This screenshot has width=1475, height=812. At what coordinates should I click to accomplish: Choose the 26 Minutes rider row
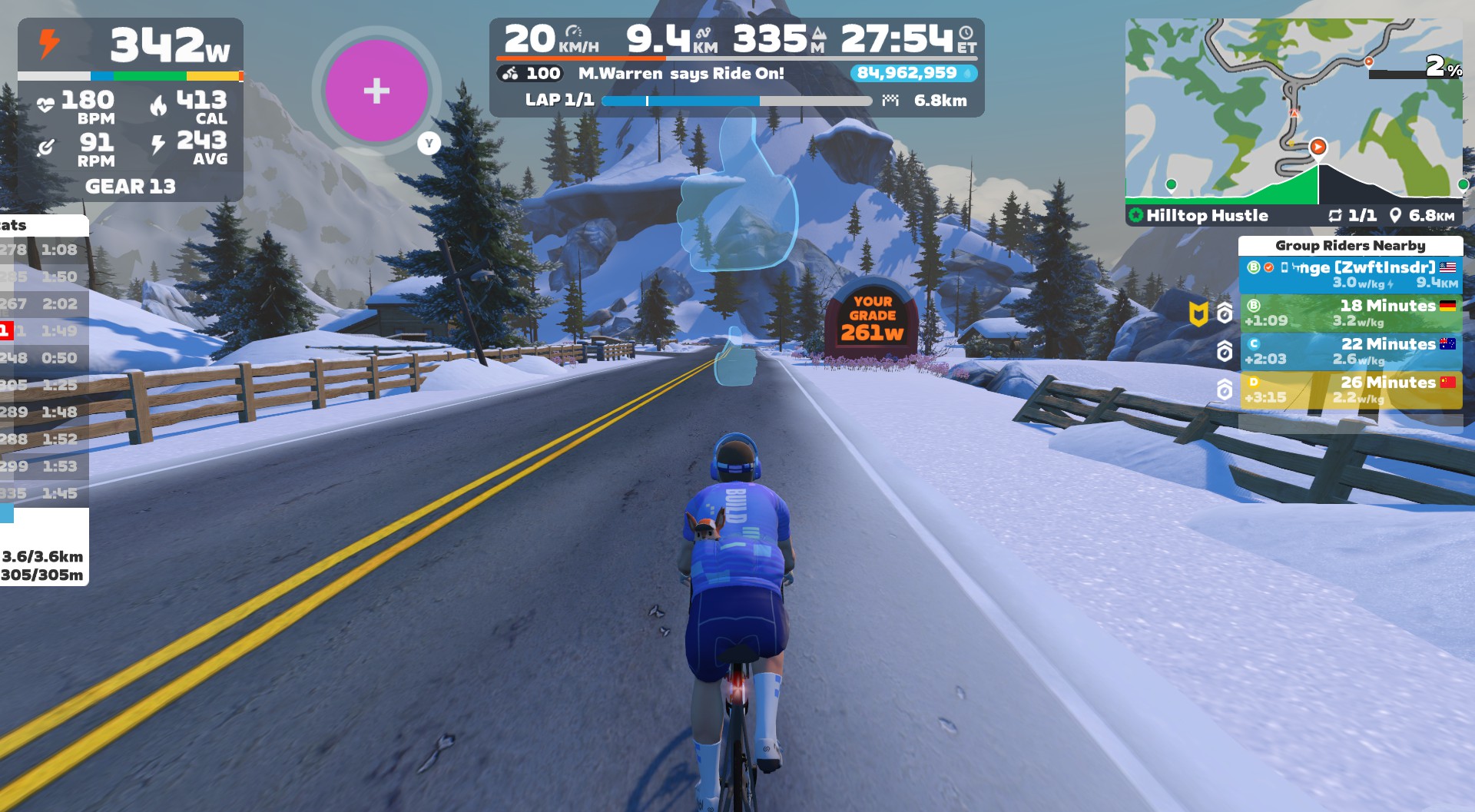click(1351, 389)
